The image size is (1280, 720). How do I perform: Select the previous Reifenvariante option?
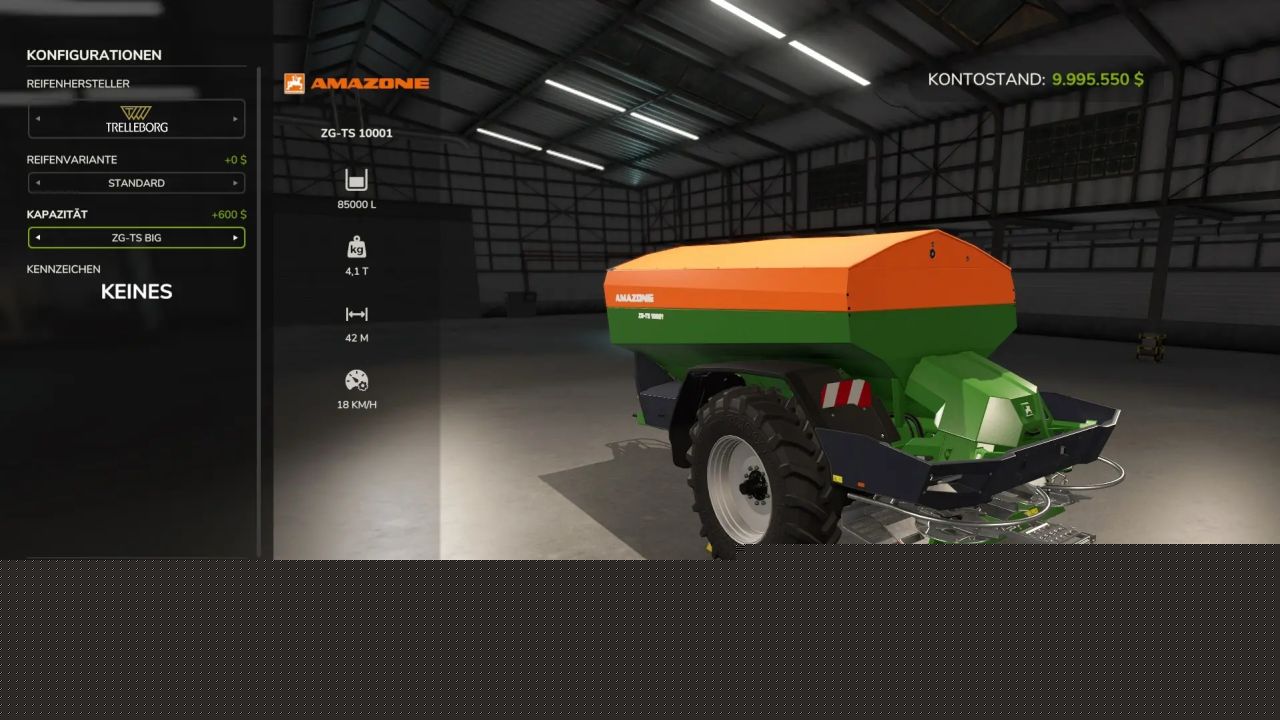coord(38,183)
